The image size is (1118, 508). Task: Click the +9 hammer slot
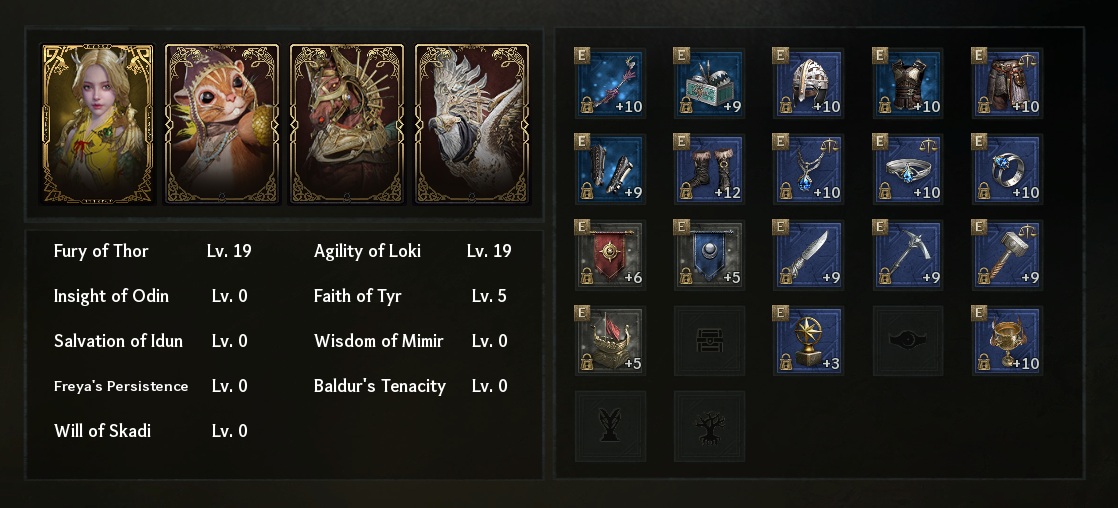1007,255
